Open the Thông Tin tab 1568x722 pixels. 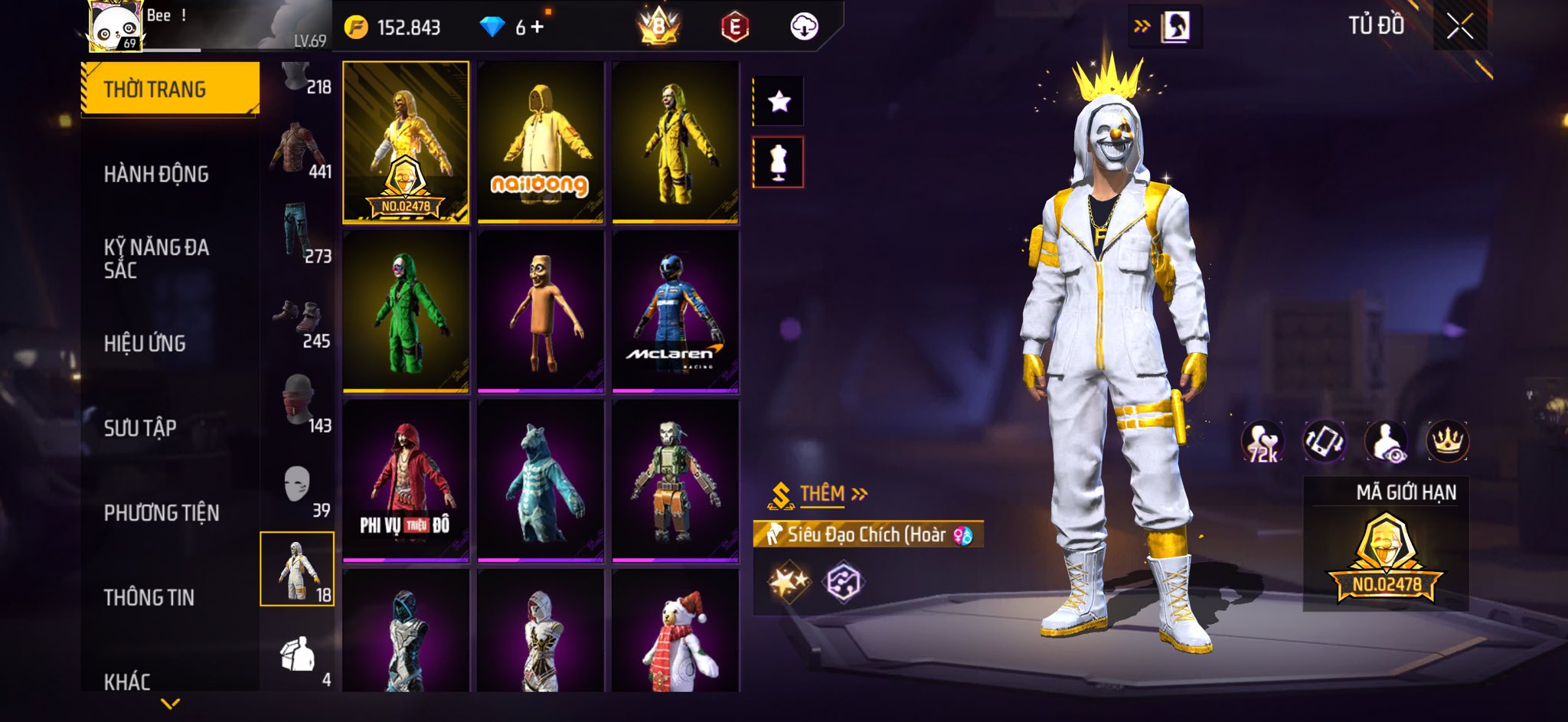pyautogui.click(x=149, y=597)
